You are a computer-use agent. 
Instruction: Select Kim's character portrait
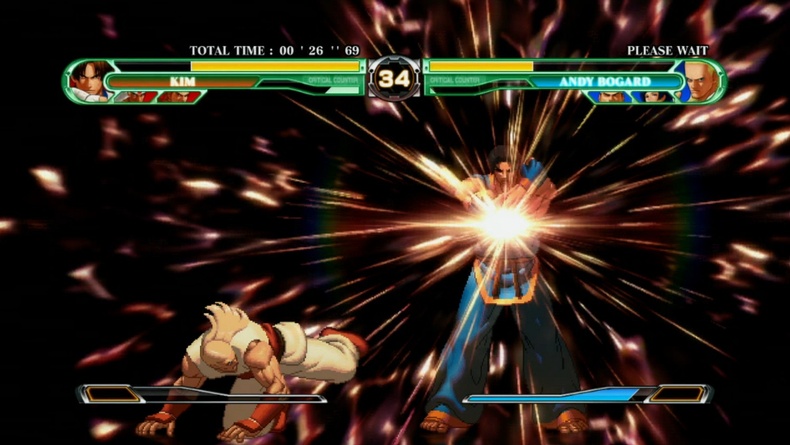point(91,81)
